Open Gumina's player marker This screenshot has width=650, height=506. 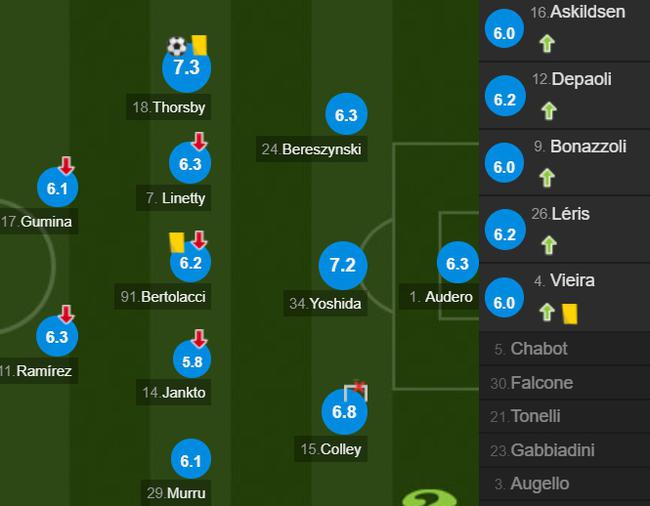(x=57, y=189)
